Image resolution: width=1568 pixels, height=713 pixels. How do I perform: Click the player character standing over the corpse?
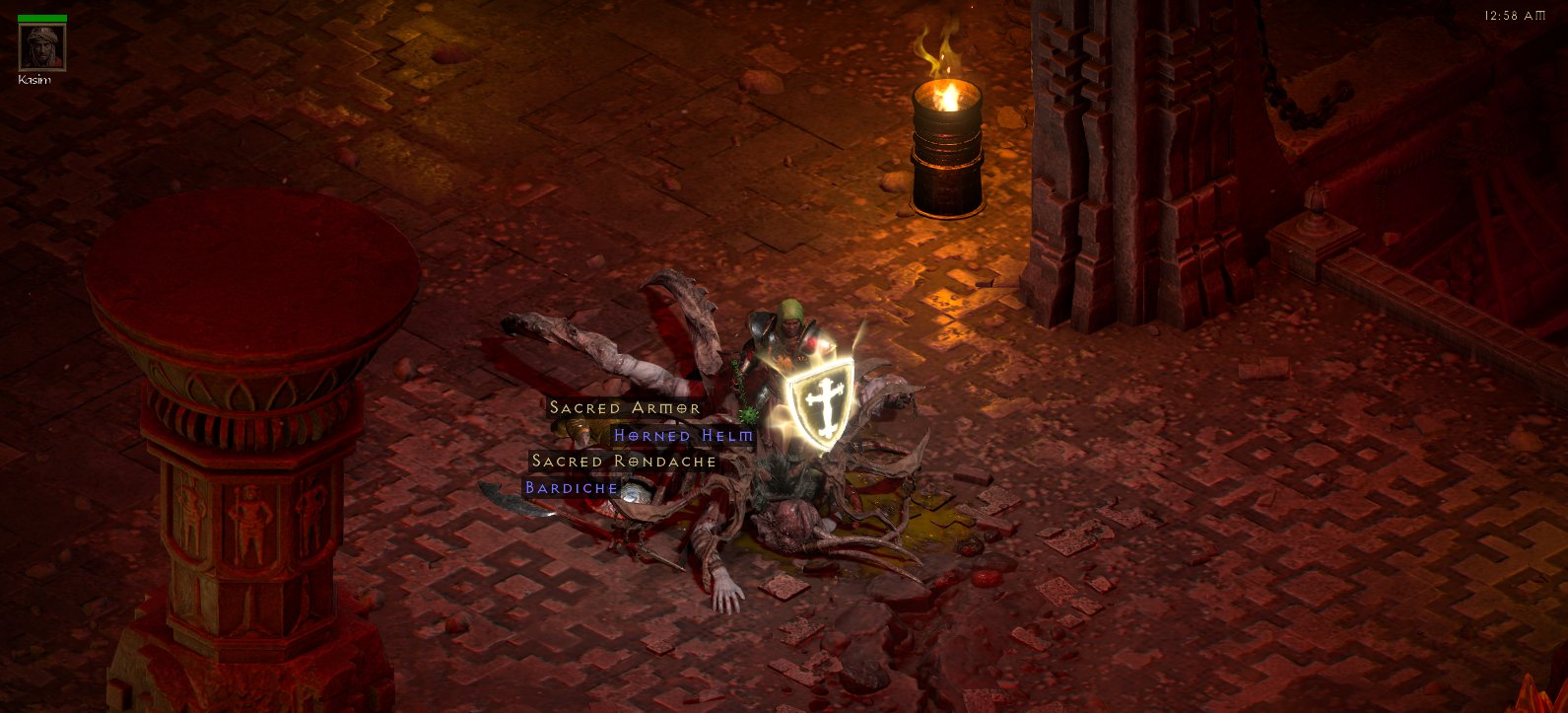point(788,335)
